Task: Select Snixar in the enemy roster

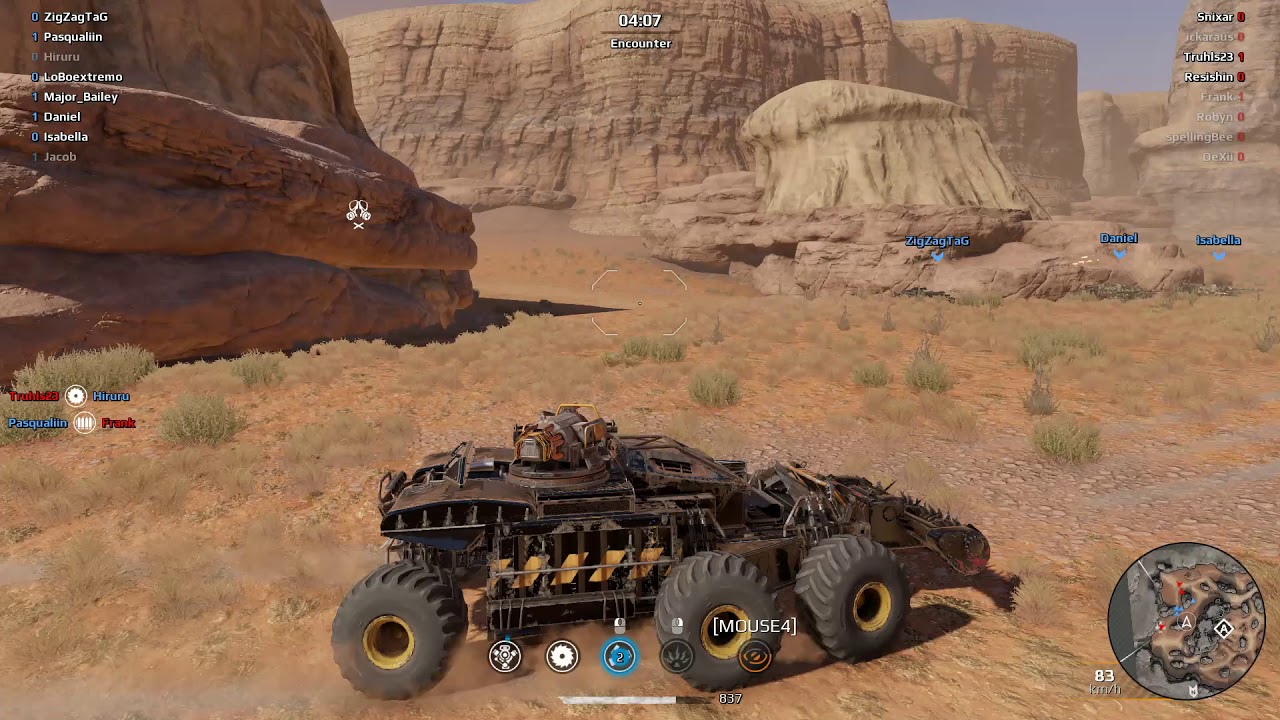Action: (x=1215, y=17)
